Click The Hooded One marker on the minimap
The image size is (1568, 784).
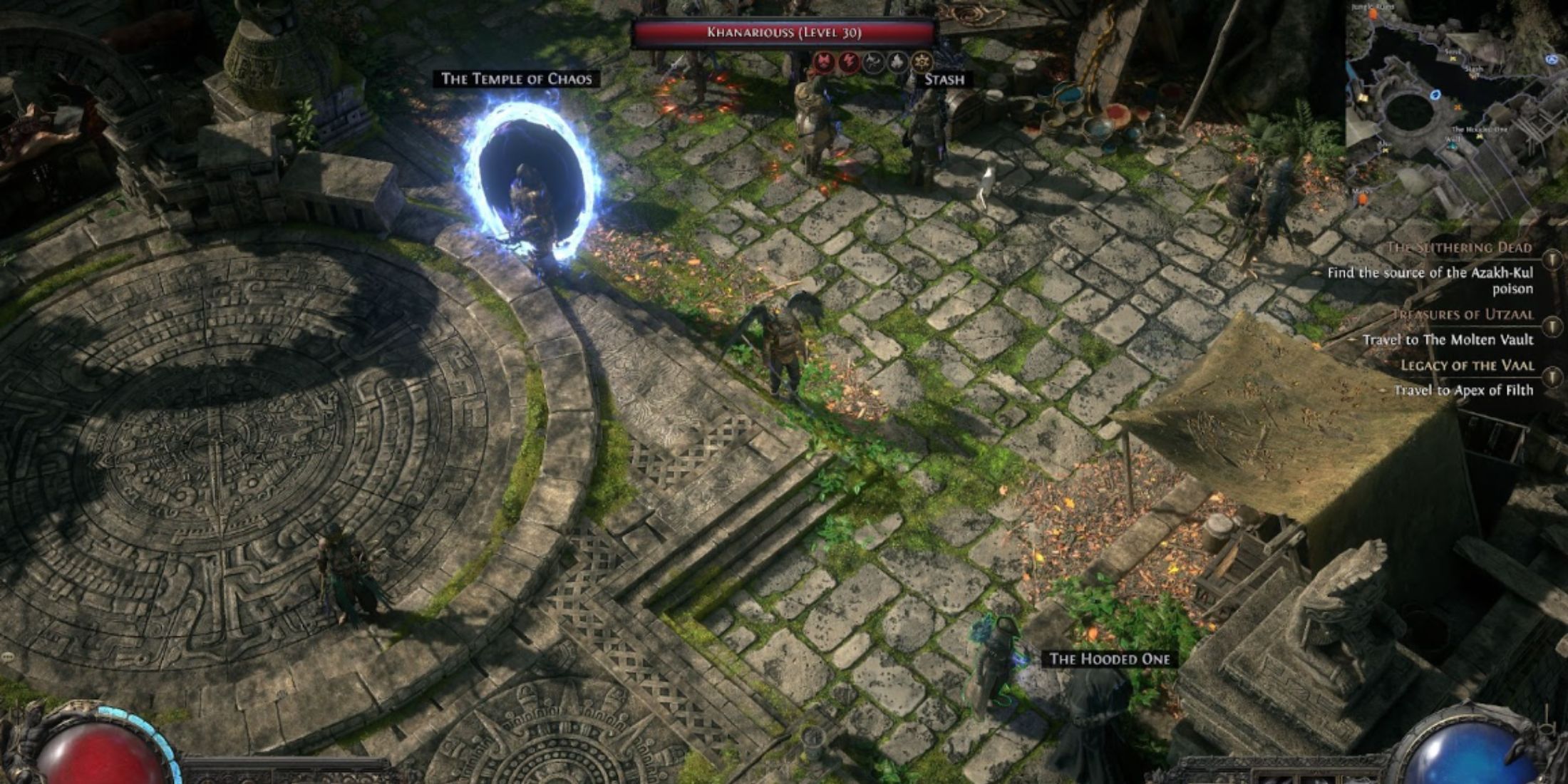1480,135
